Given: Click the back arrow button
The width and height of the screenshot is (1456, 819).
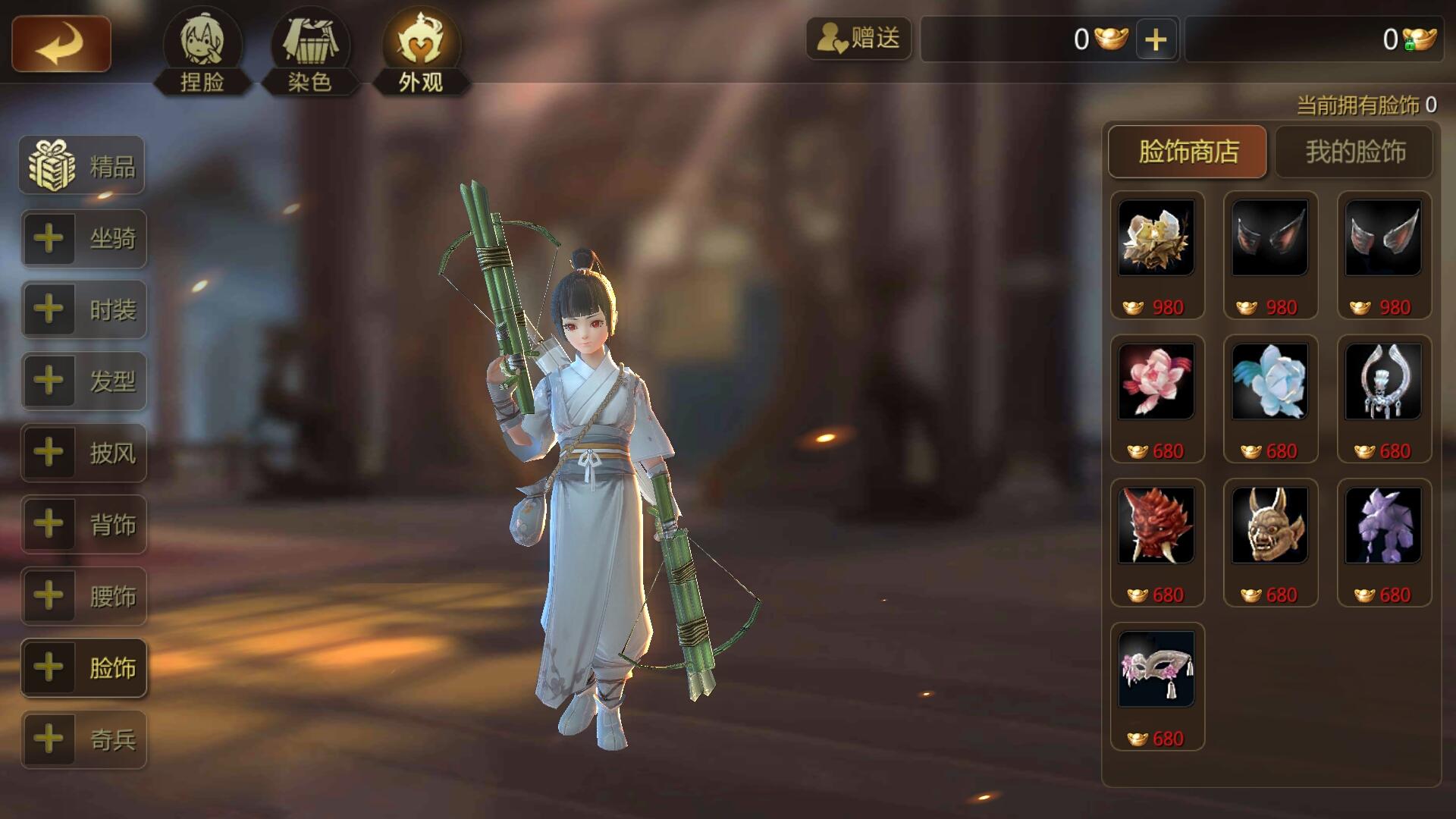Looking at the screenshot, I should (61, 45).
